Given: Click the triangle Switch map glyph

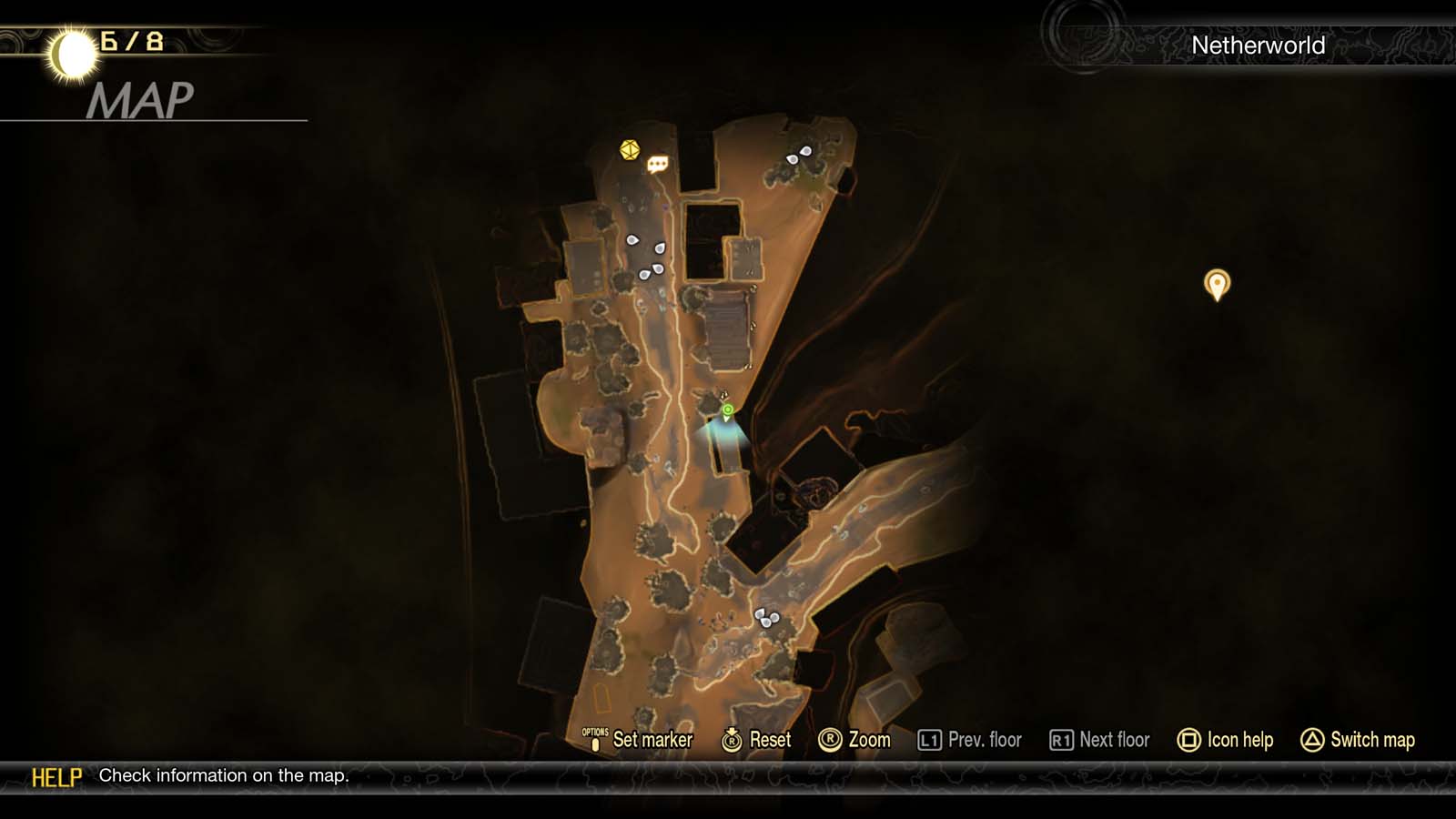Looking at the screenshot, I should (x=1310, y=740).
